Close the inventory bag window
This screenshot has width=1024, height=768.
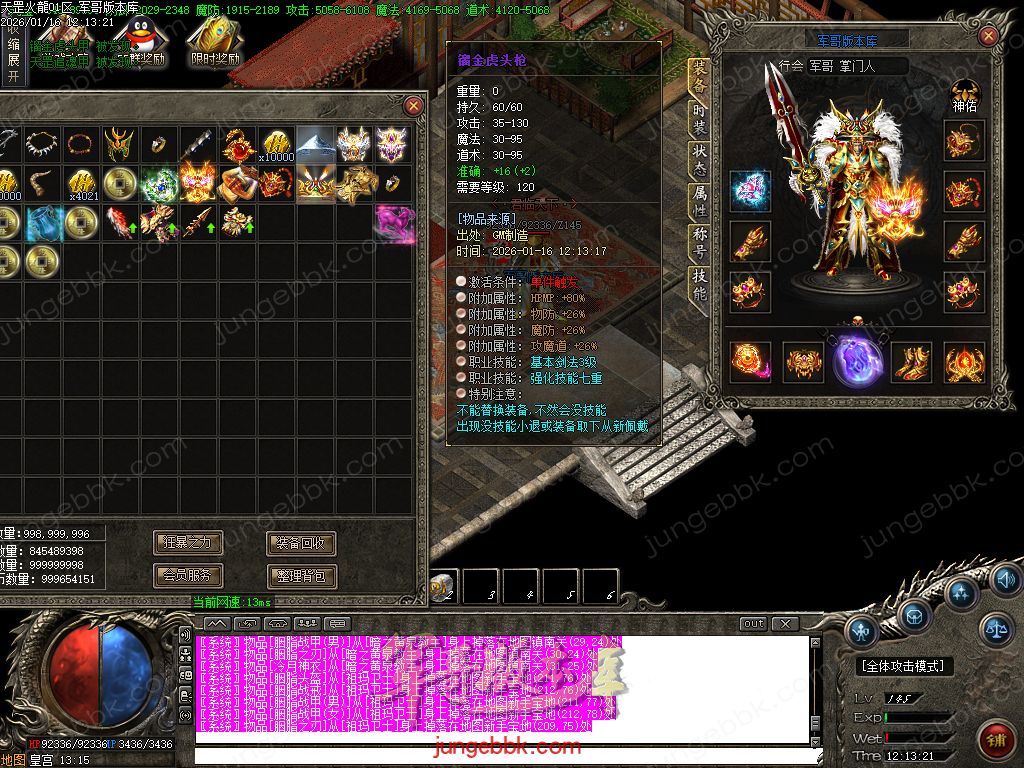pos(413,105)
